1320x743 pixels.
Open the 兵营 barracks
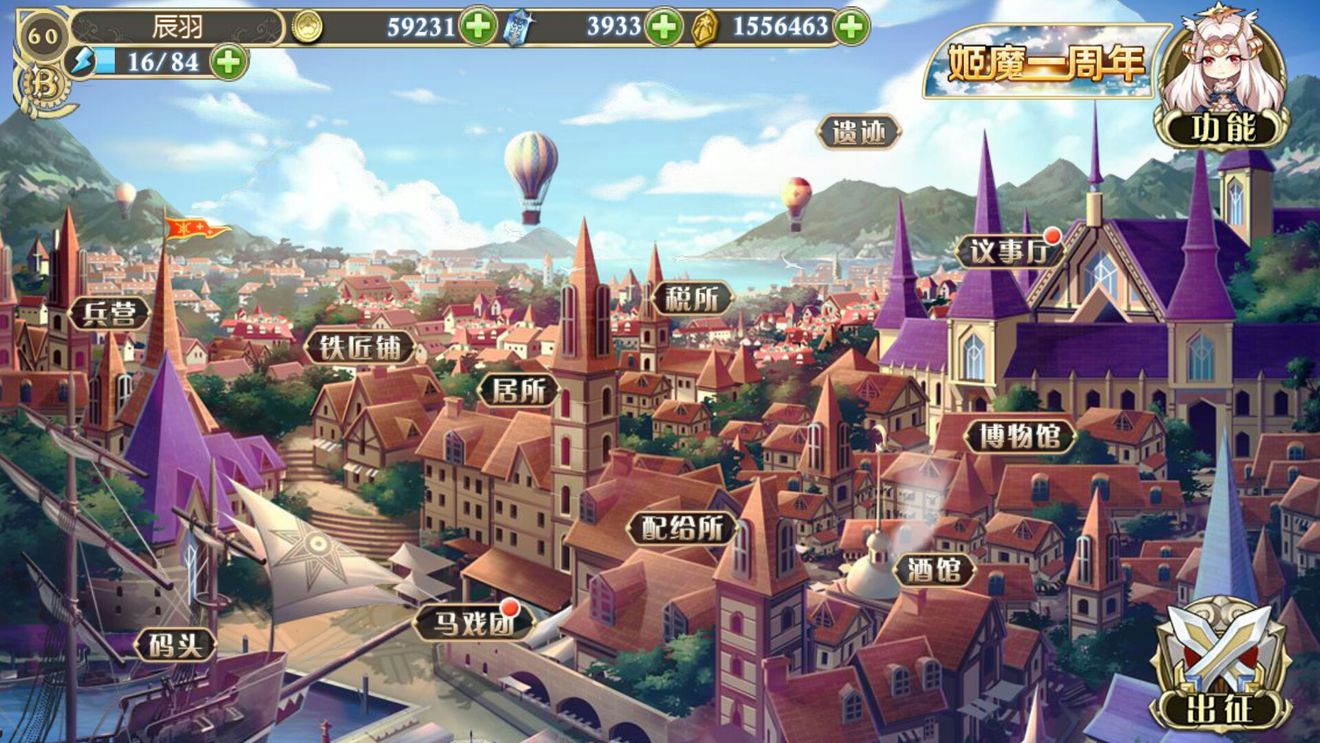coord(111,311)
